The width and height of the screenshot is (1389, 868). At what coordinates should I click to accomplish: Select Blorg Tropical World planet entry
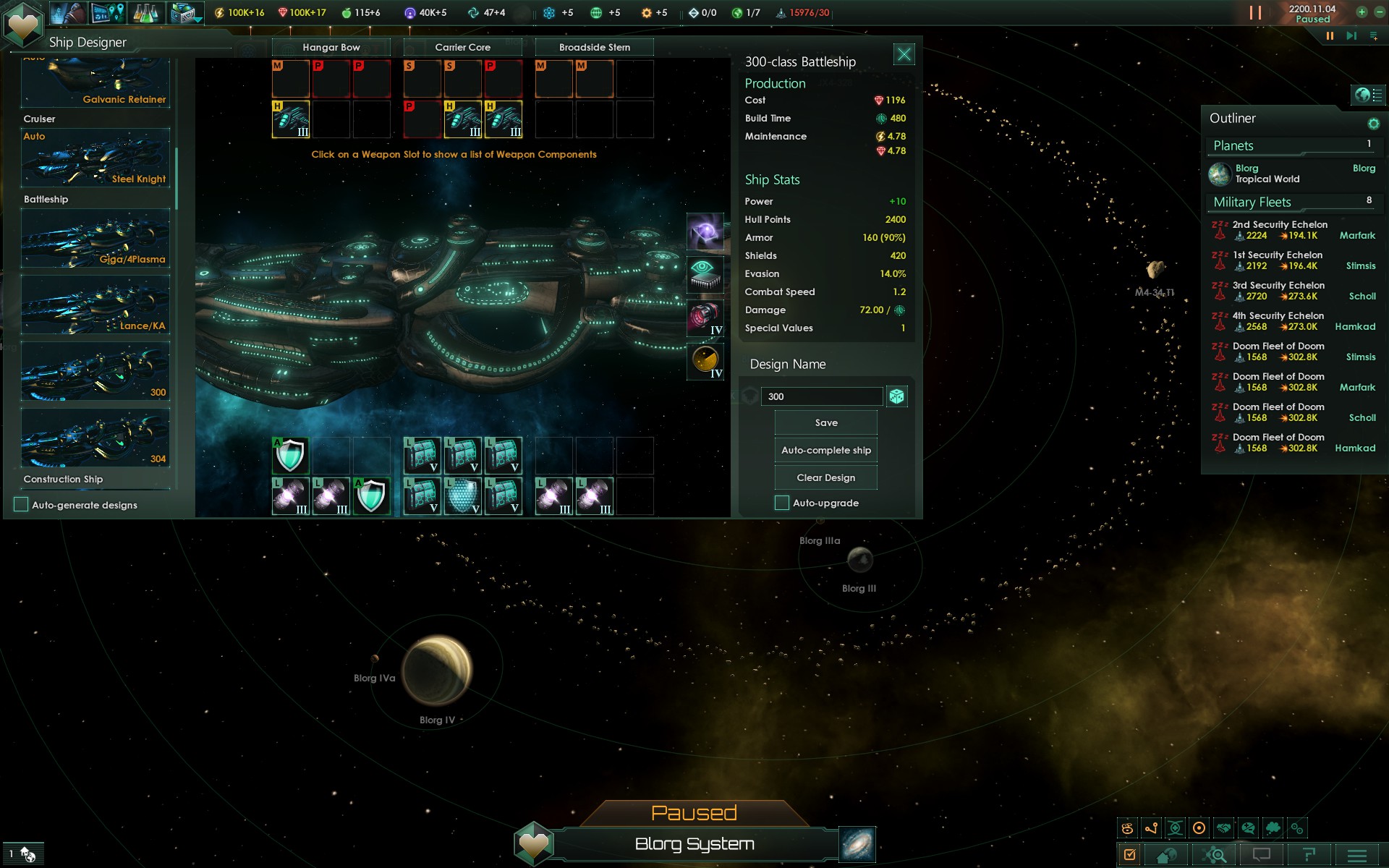[x=1267, y=174]
